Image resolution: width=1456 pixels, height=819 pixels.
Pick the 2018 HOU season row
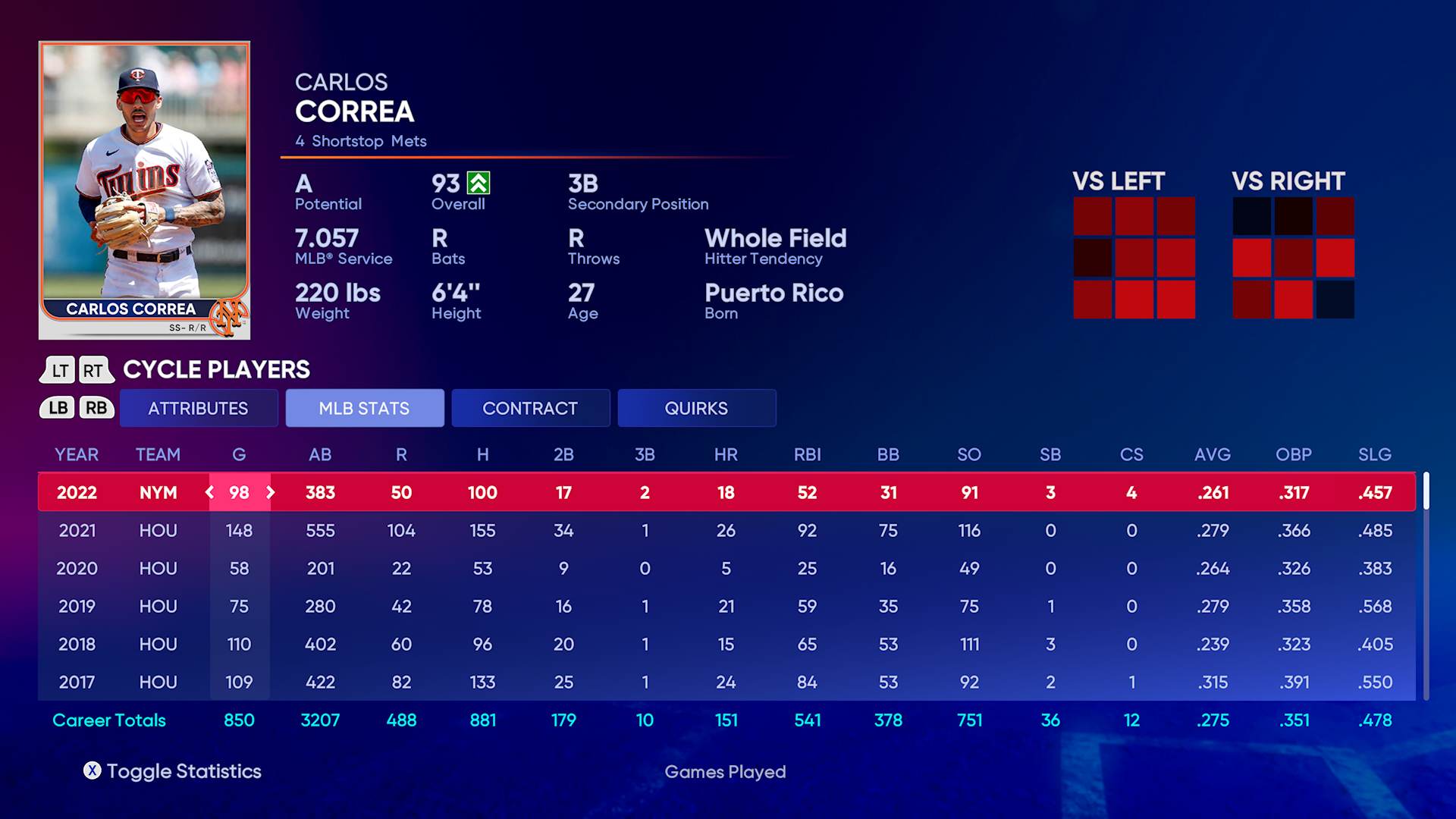tap(726, 644)
